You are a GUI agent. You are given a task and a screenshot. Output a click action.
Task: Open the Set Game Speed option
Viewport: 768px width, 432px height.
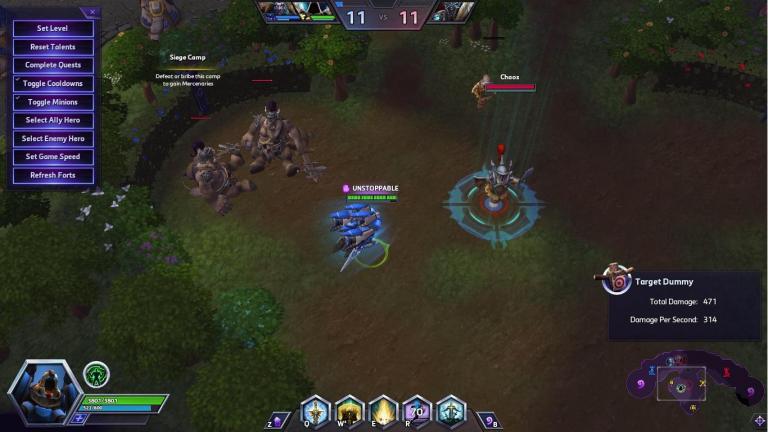(52, 157)
